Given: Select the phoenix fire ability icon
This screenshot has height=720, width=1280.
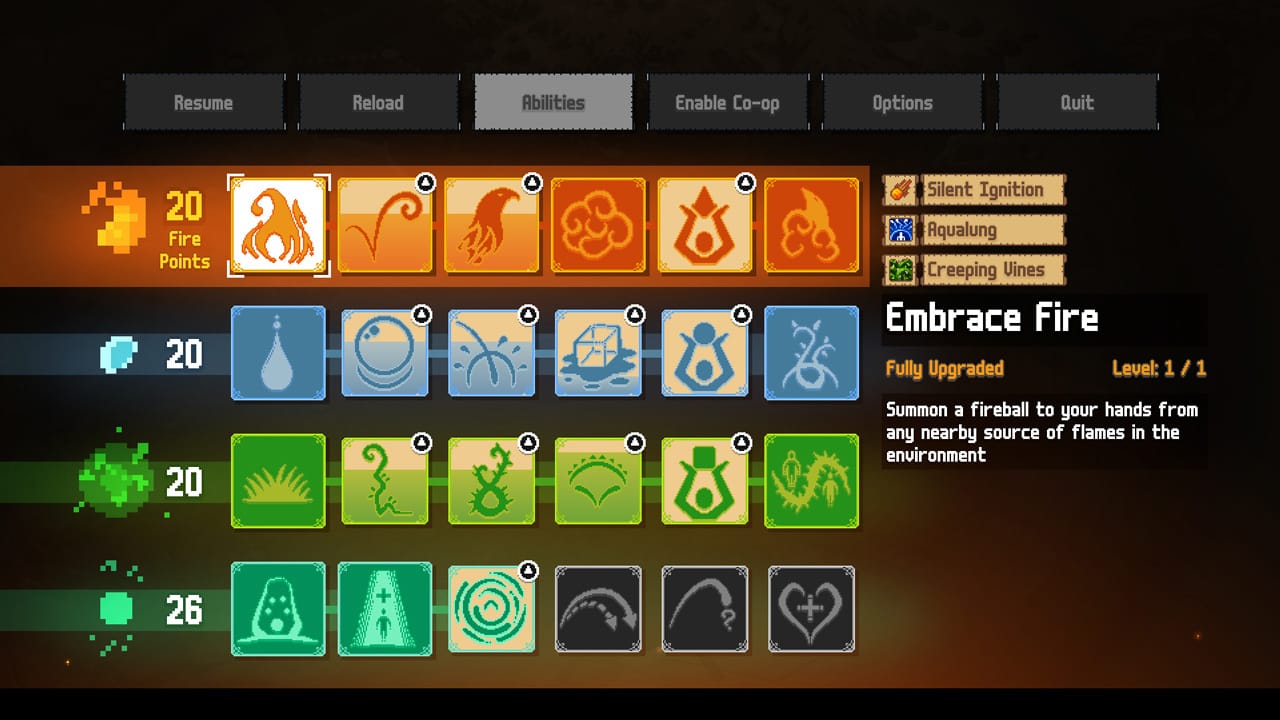Looking at the screenshot, I should tap(492, 224).
